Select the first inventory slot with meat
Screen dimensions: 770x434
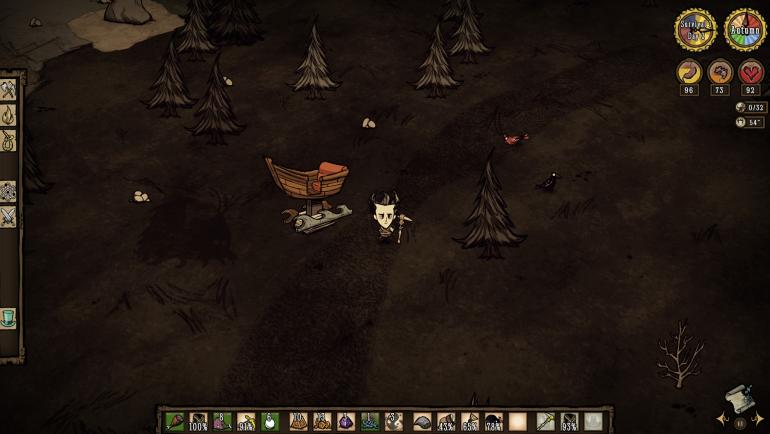coord(174,421)
